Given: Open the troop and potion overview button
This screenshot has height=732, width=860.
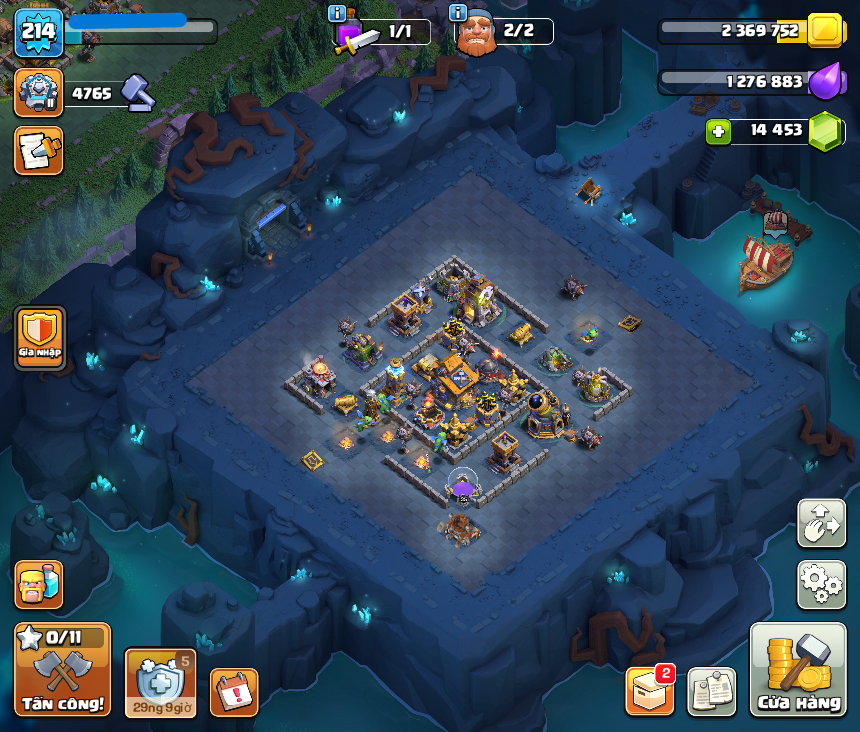Looking at the screenshot, I should click(x=39, y=584).
